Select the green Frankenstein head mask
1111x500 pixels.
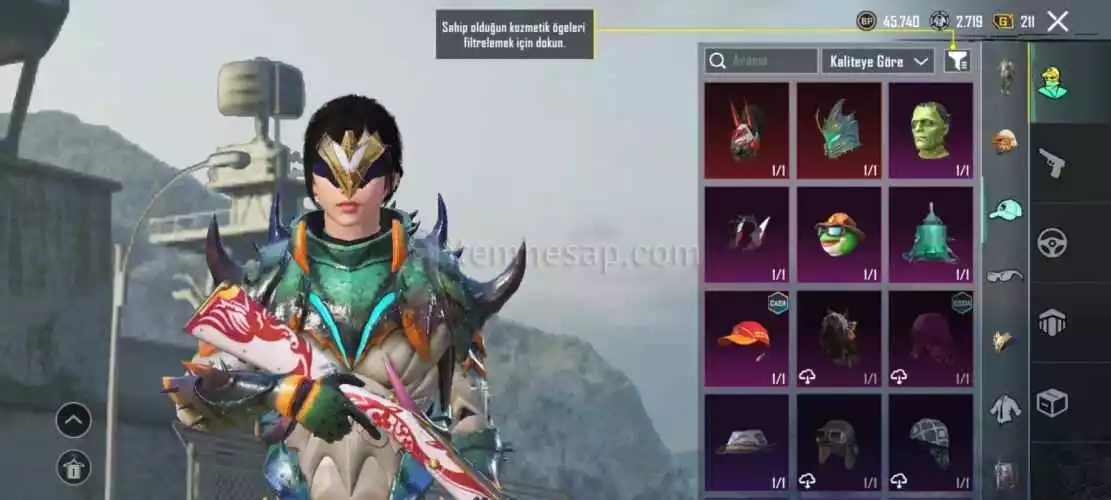[931, 130]
